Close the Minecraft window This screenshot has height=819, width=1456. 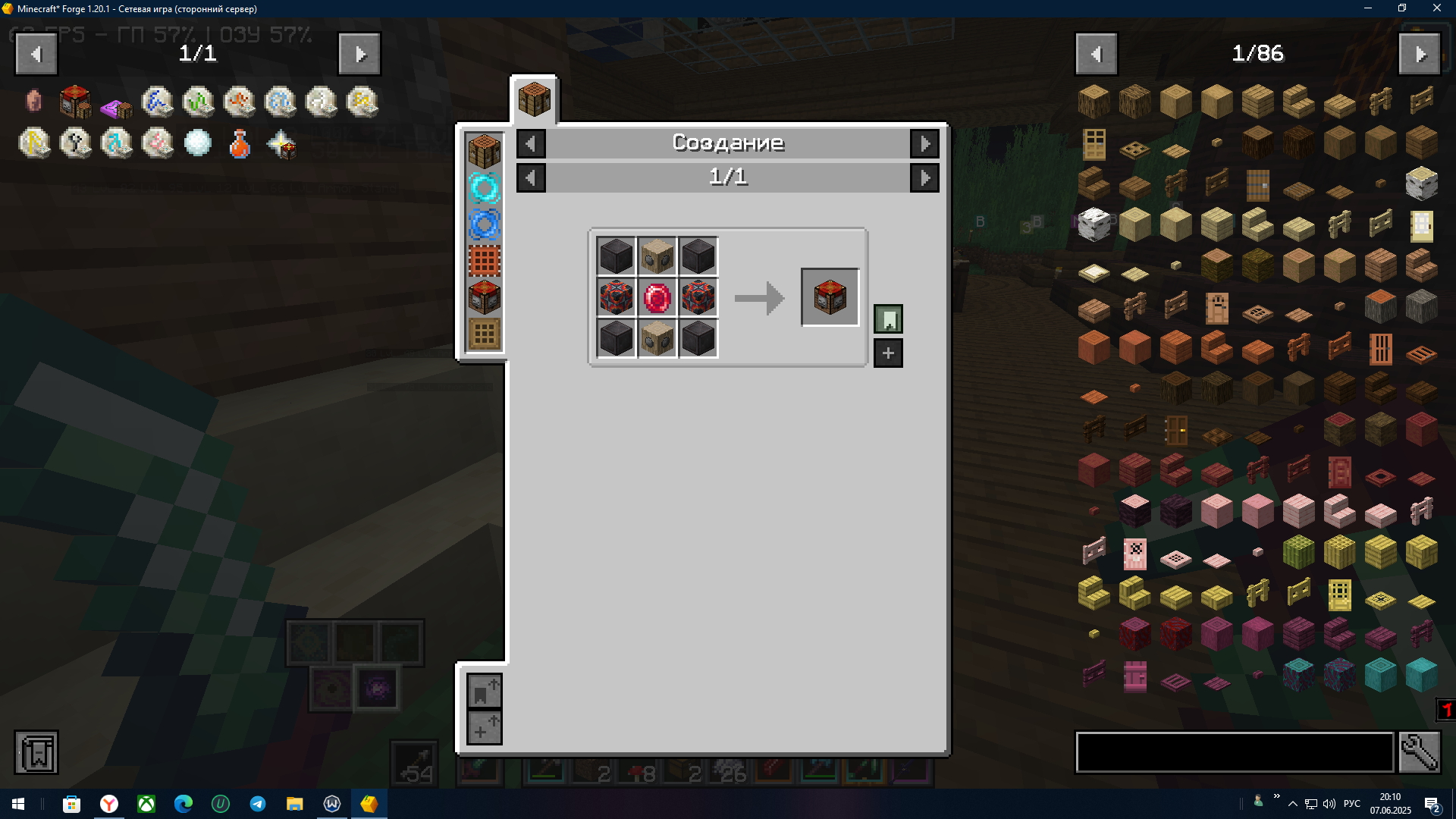(1436, 8)
